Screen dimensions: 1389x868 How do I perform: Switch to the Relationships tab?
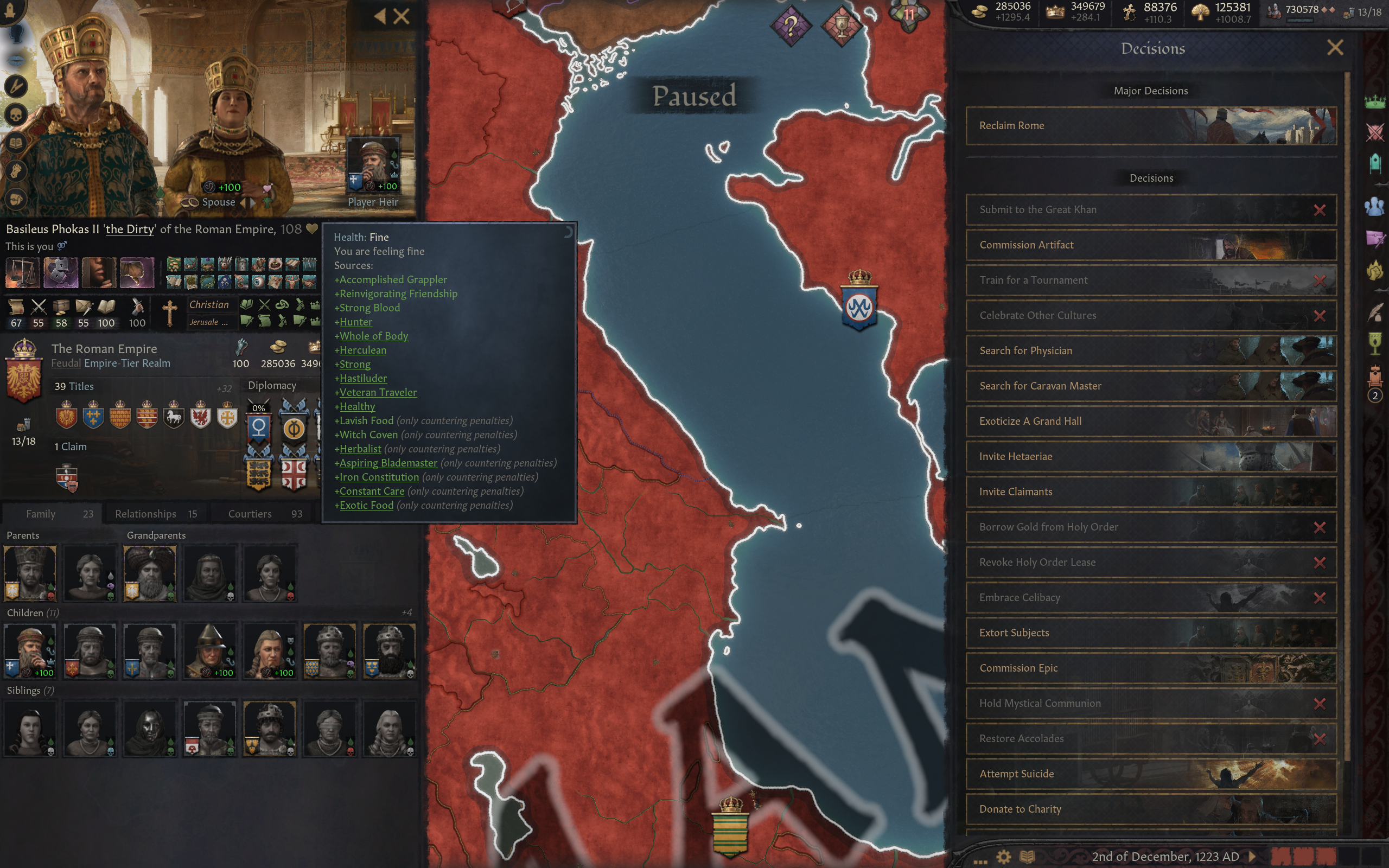[145, 513]
